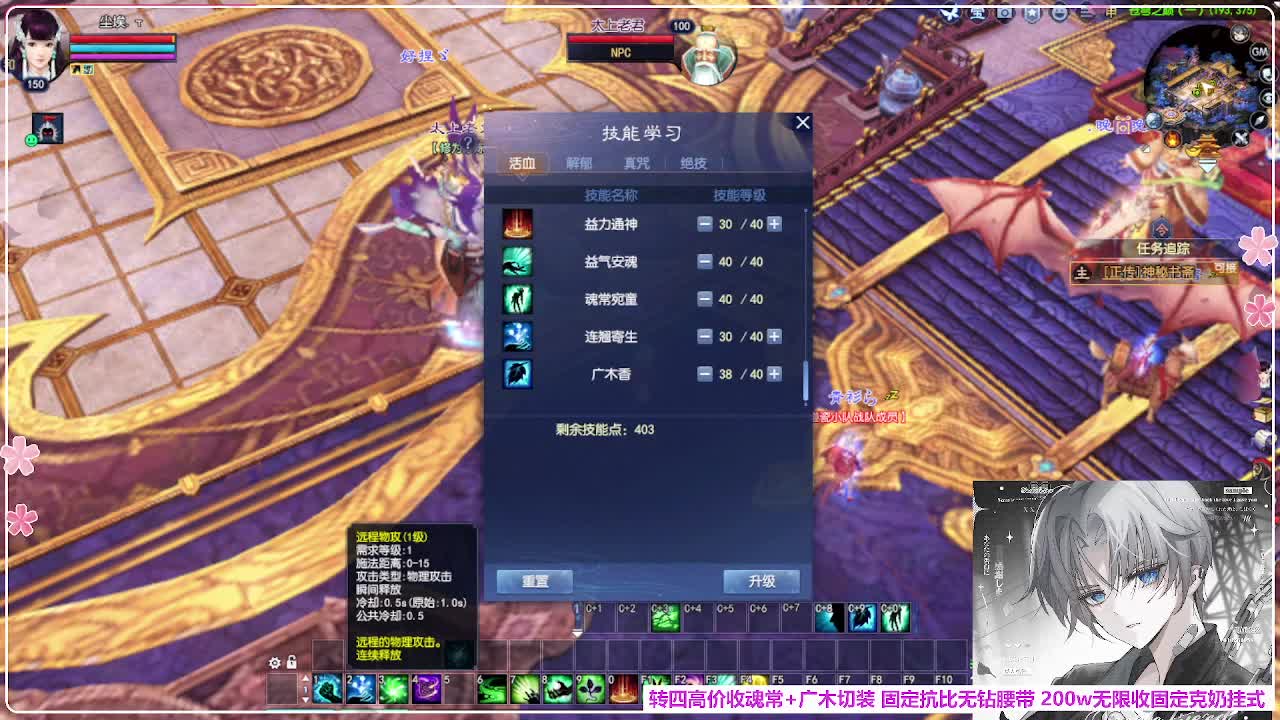The width and height of the screenshot is (1280, 720).
Task: Increase 广木香 level with the plus stepper
Action: coord(772,374)
